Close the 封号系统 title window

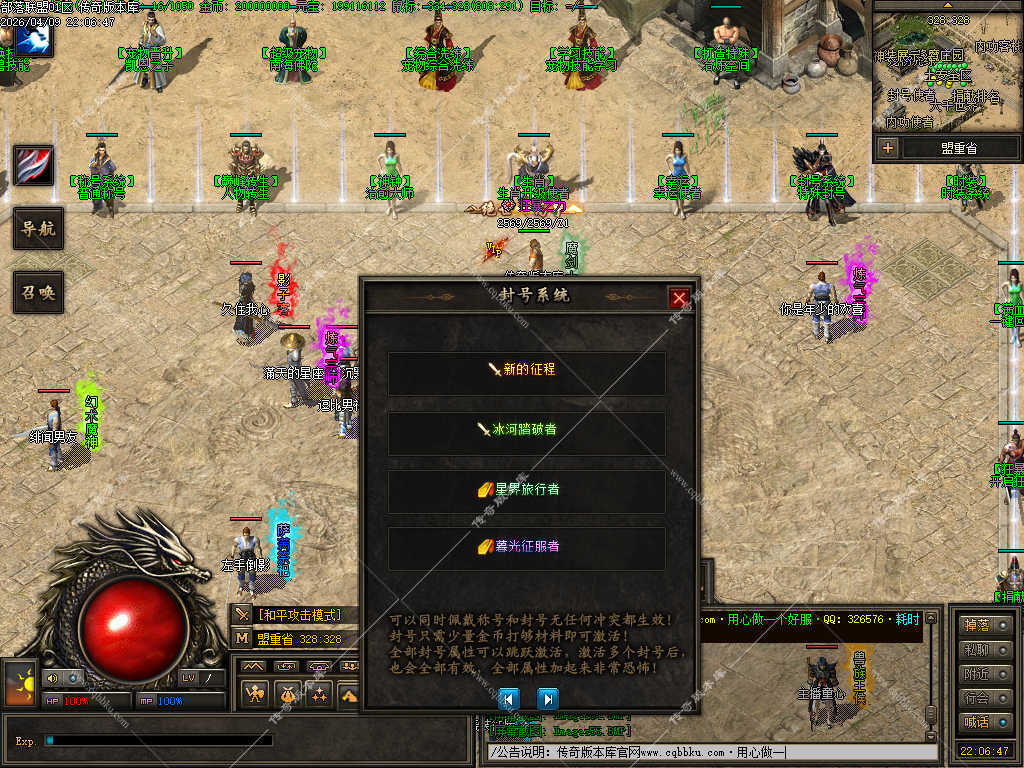(680, 297)
